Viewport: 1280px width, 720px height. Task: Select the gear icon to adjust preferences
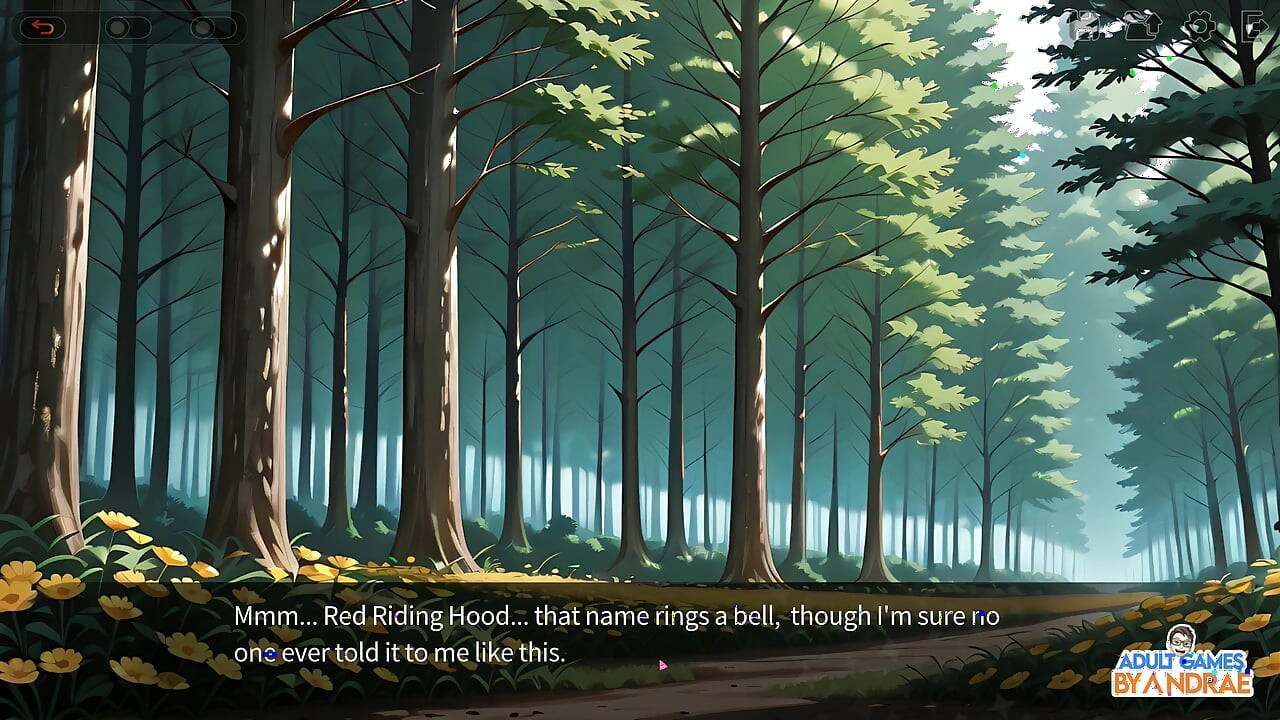[1198, 25]
